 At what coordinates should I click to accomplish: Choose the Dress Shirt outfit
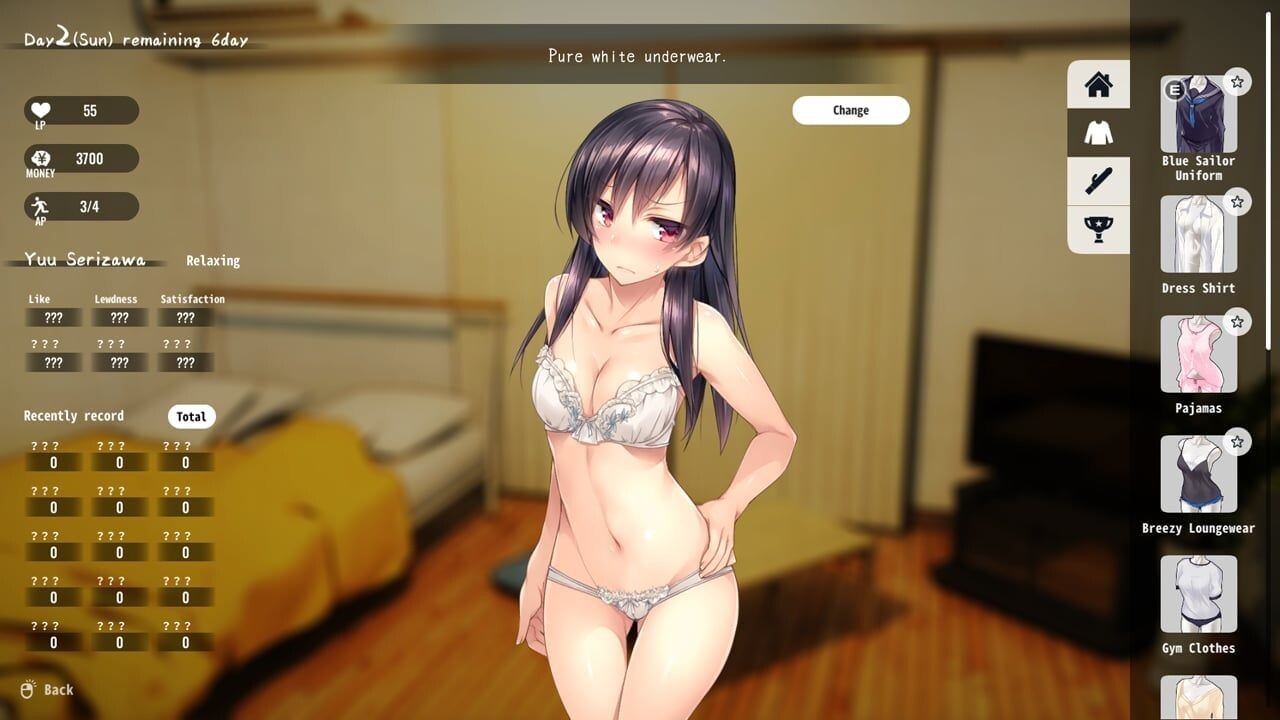[1198, 235]
